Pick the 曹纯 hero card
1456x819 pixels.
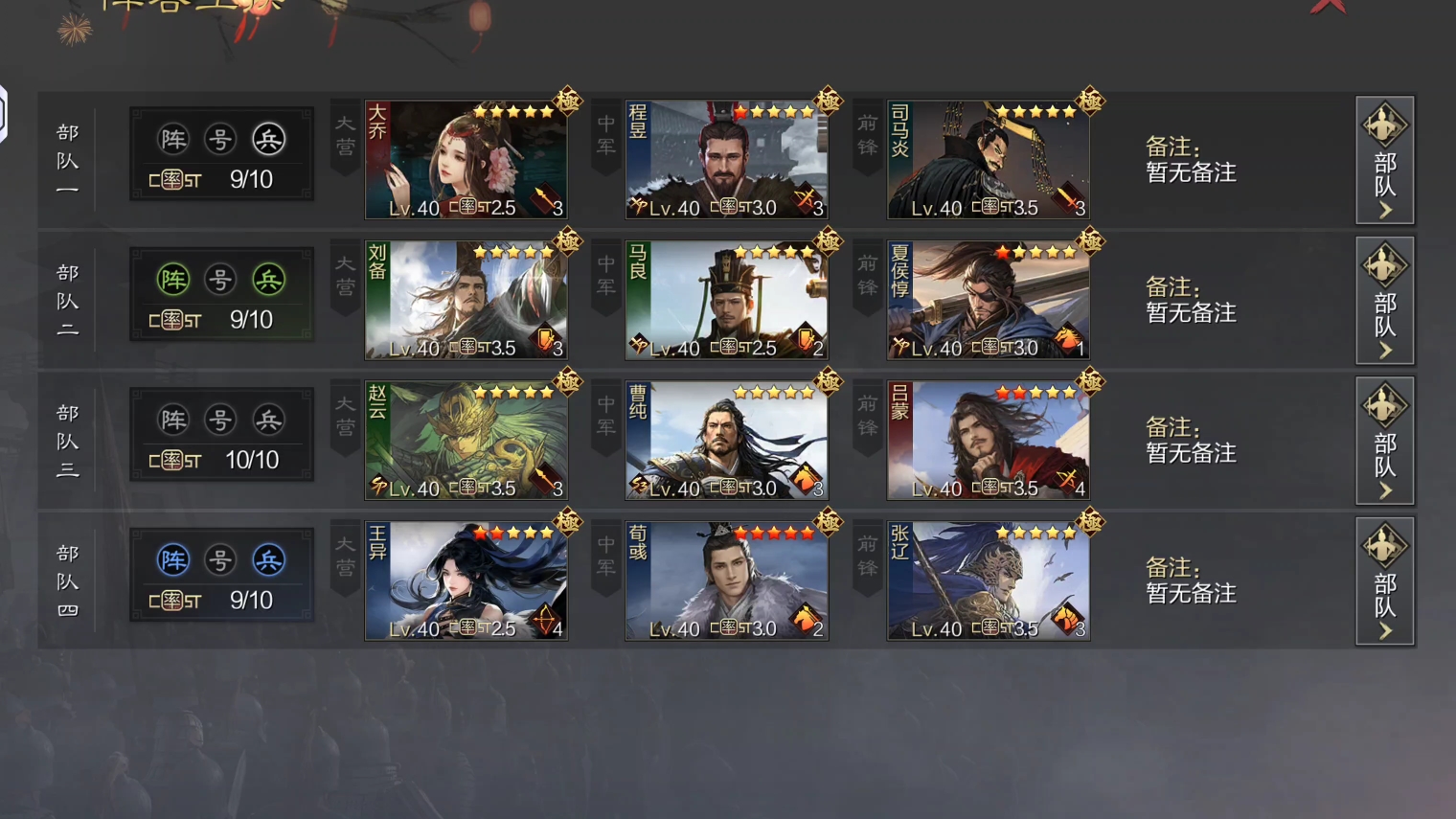[x=726, y=441]
